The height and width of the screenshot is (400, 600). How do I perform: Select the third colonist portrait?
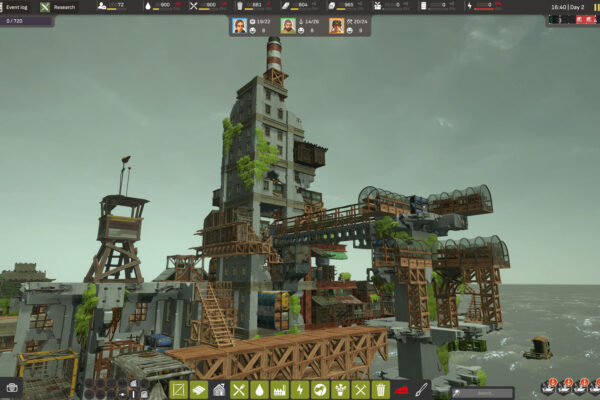click(337, 26)
